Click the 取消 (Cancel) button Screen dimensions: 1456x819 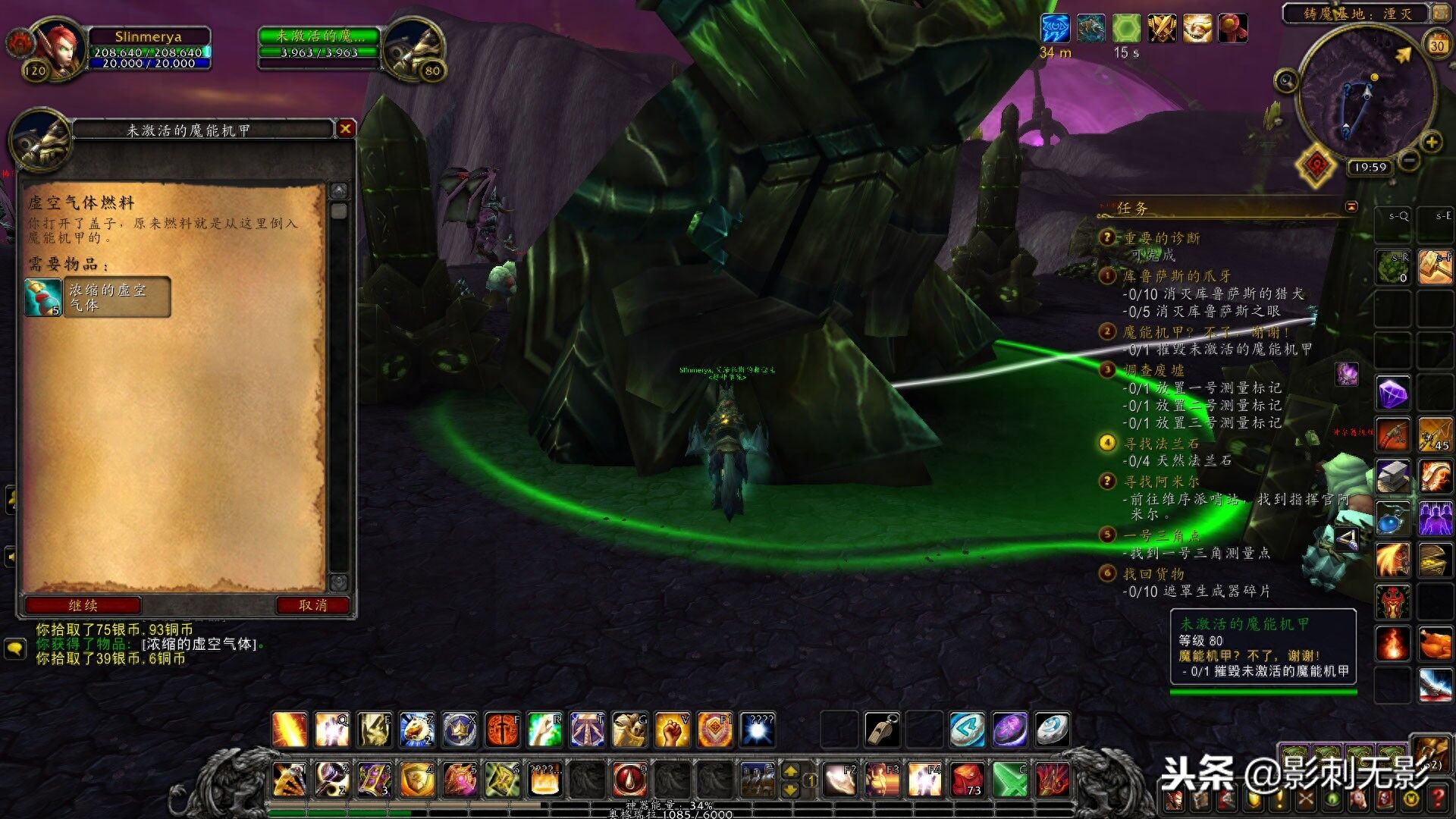pyautogui.click(x=312, y=605)
